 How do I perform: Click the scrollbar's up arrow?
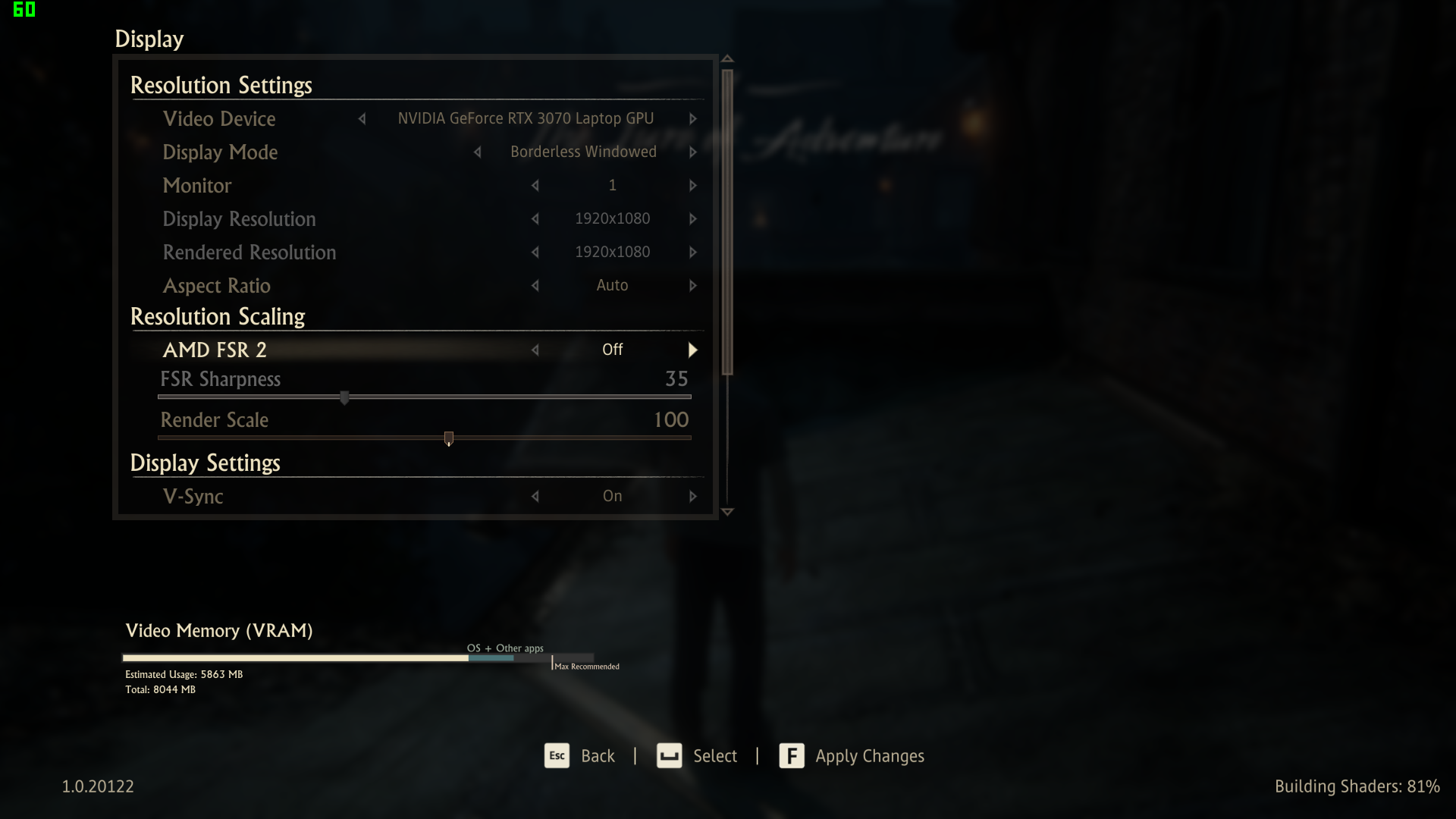(x=727, y=59)
